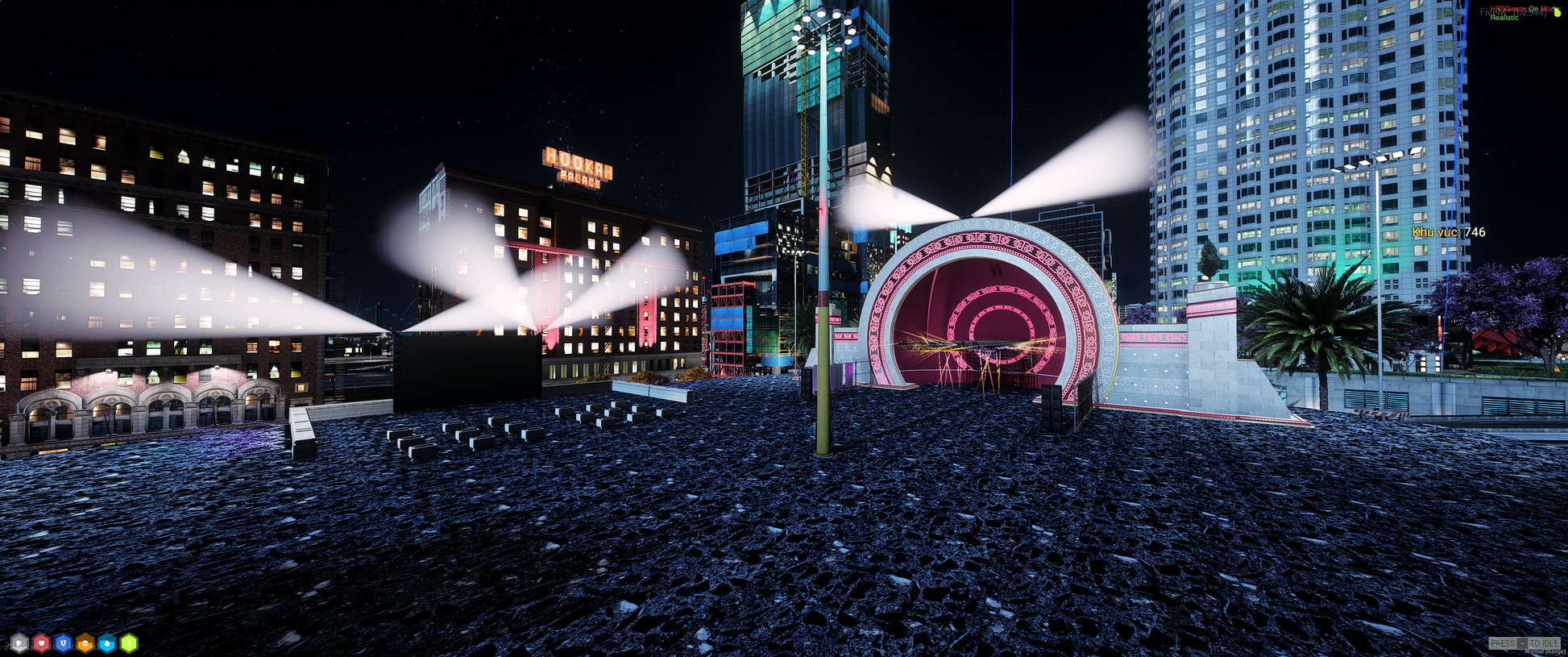Image resolution: width=1568 pixels, height=657 pixels.
Task: Click the gray head voice status hexagon
Action: pyautogui.click(x=19, y=643)
